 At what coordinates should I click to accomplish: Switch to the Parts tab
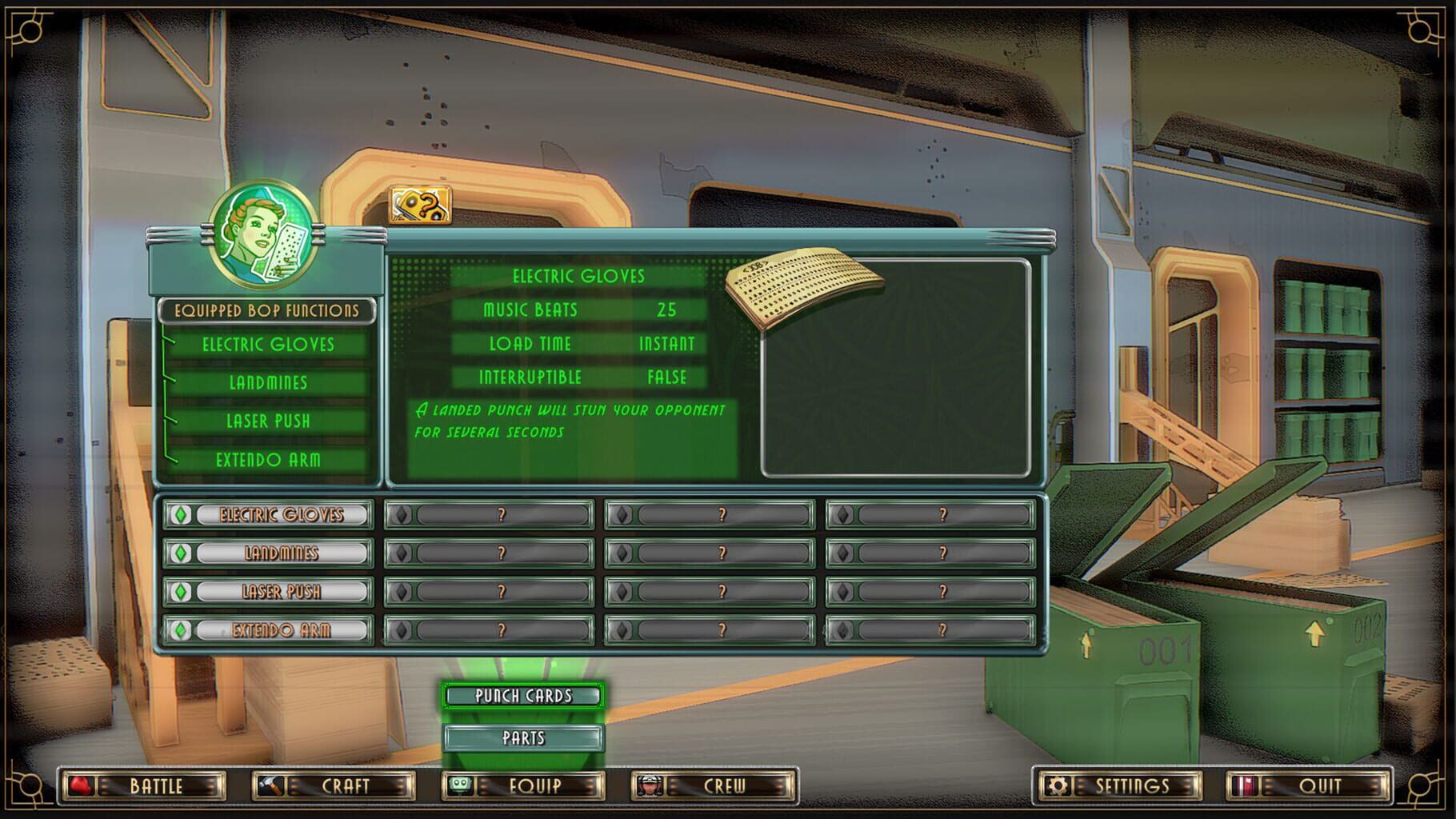click(x=524, y=737)
